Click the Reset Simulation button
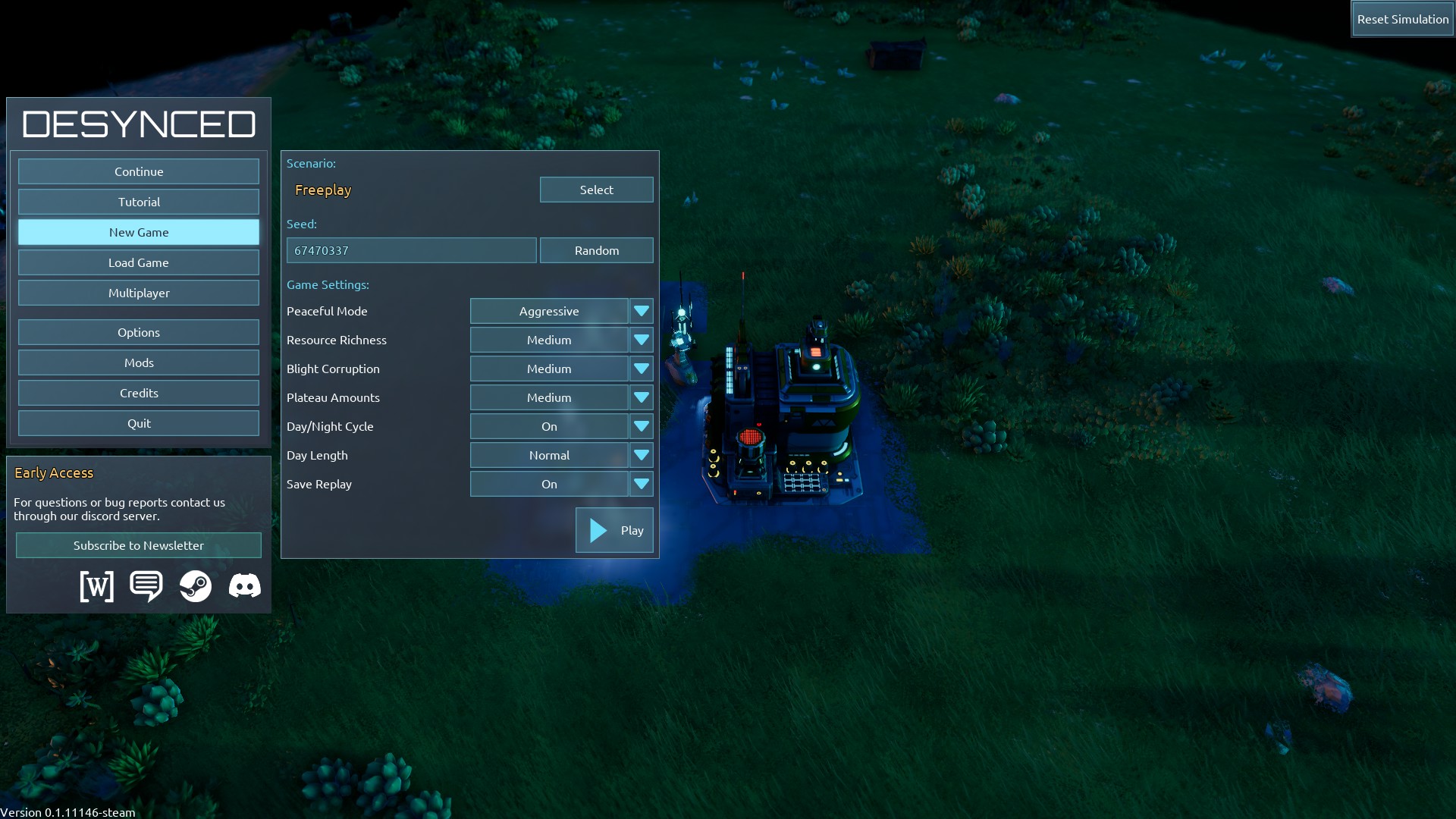This screenshot has width=1456, height=819. (1402, 19)
